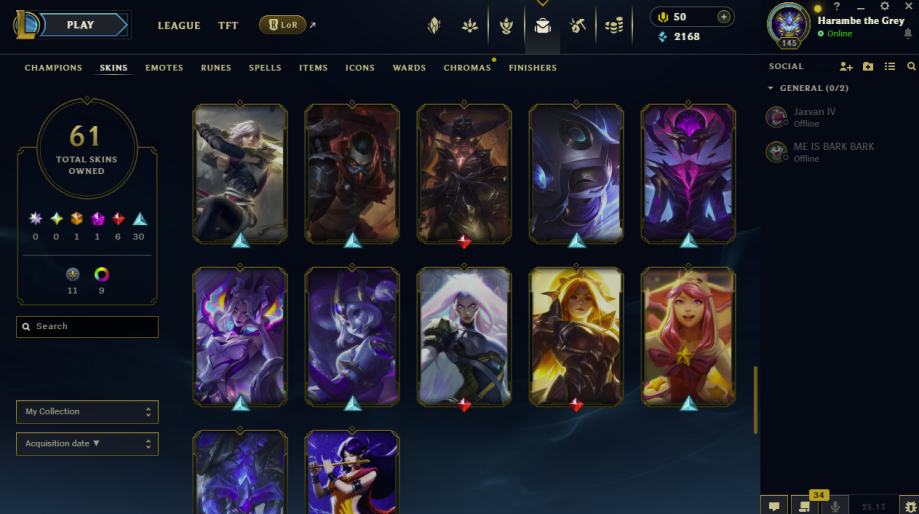Click the PLAY button
The width and height of the screenshot is (919, 514).
click(81, 25)
